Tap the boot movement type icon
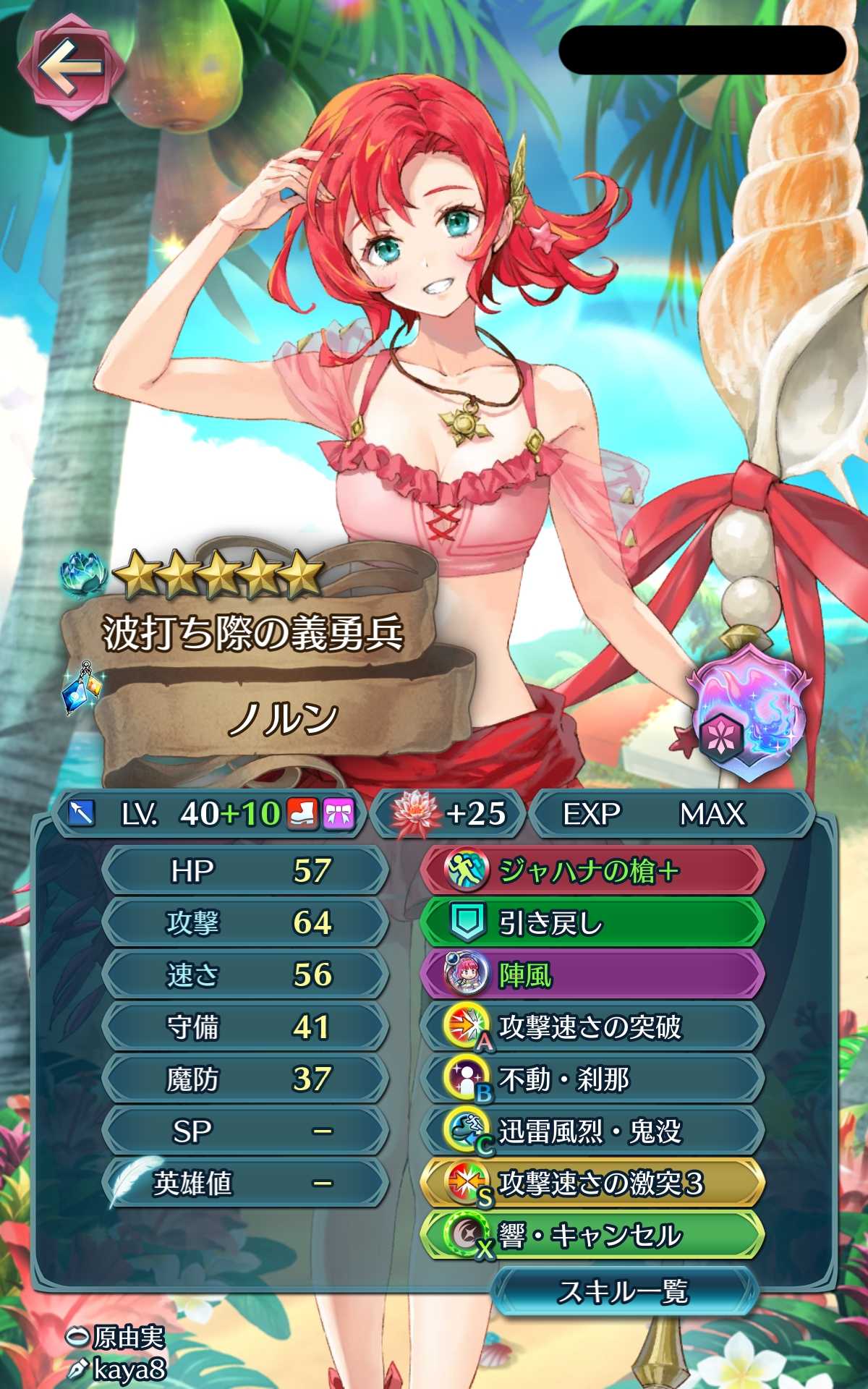The image size is (868, 1389). [302, 814]
